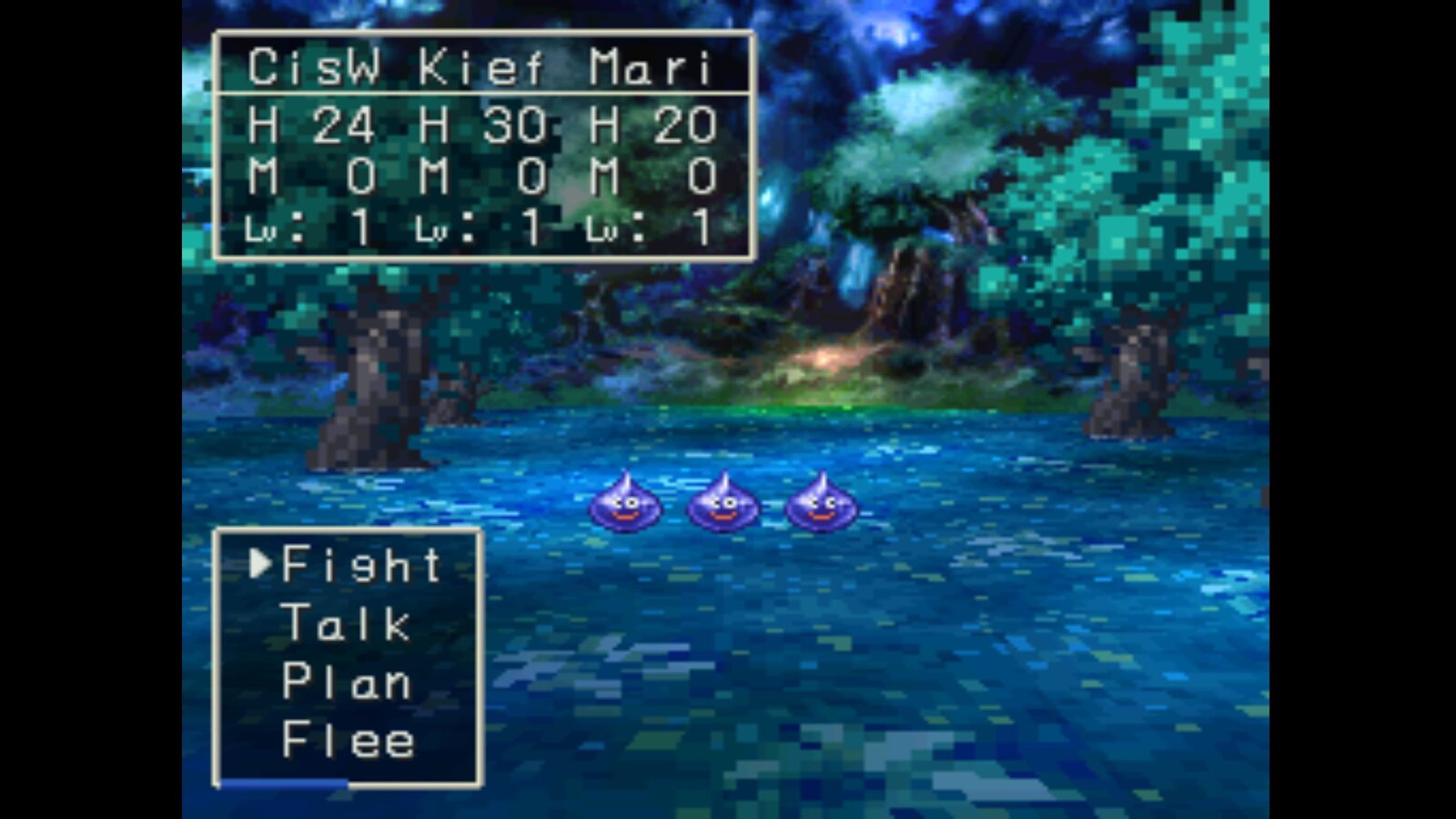Choose Talk from the battle menu
Screen dimensions: 1456x819
coord(346,624)
